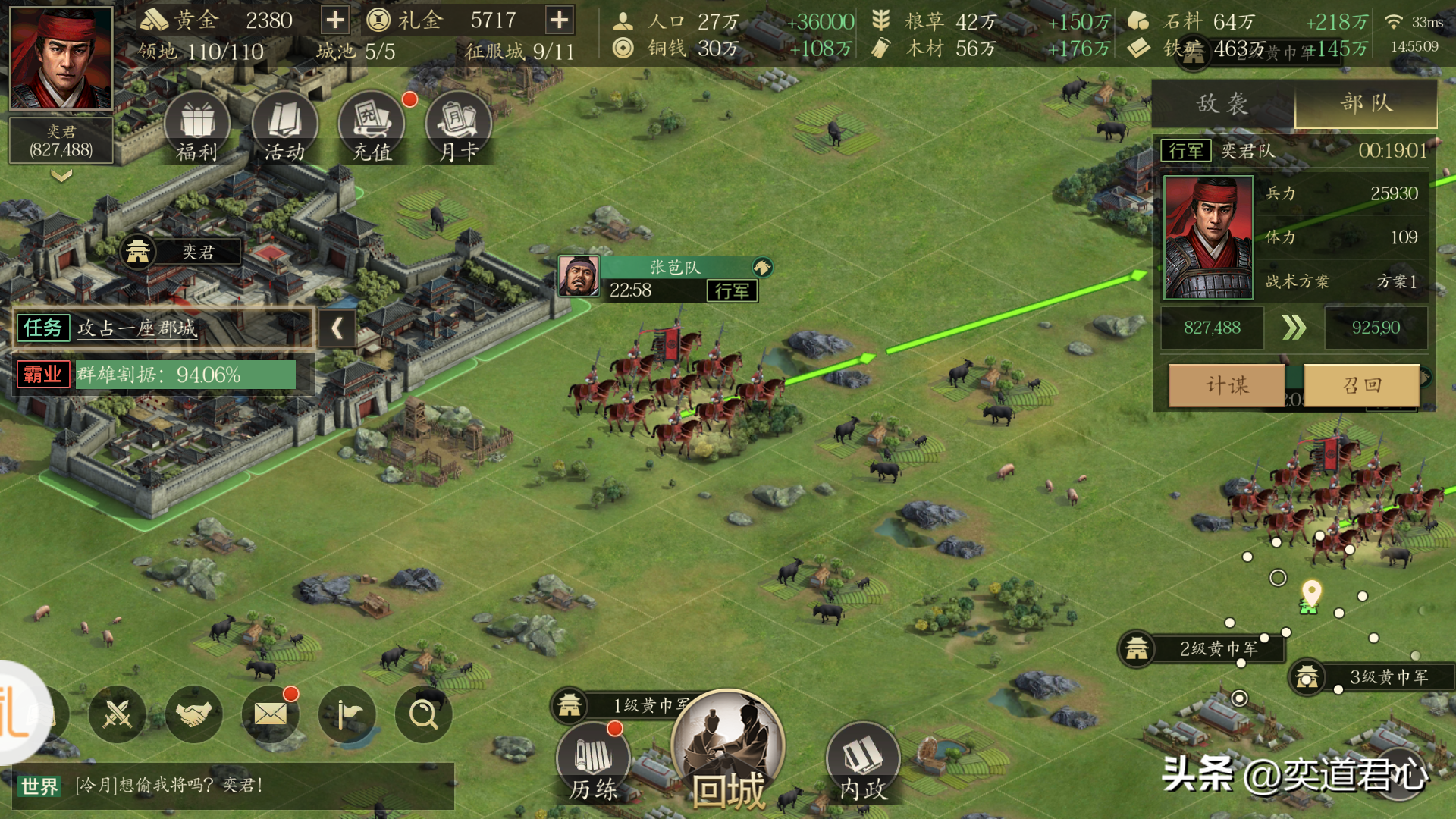
Task: Open the 世界 world chat box
Action: (x=233, y=786)
